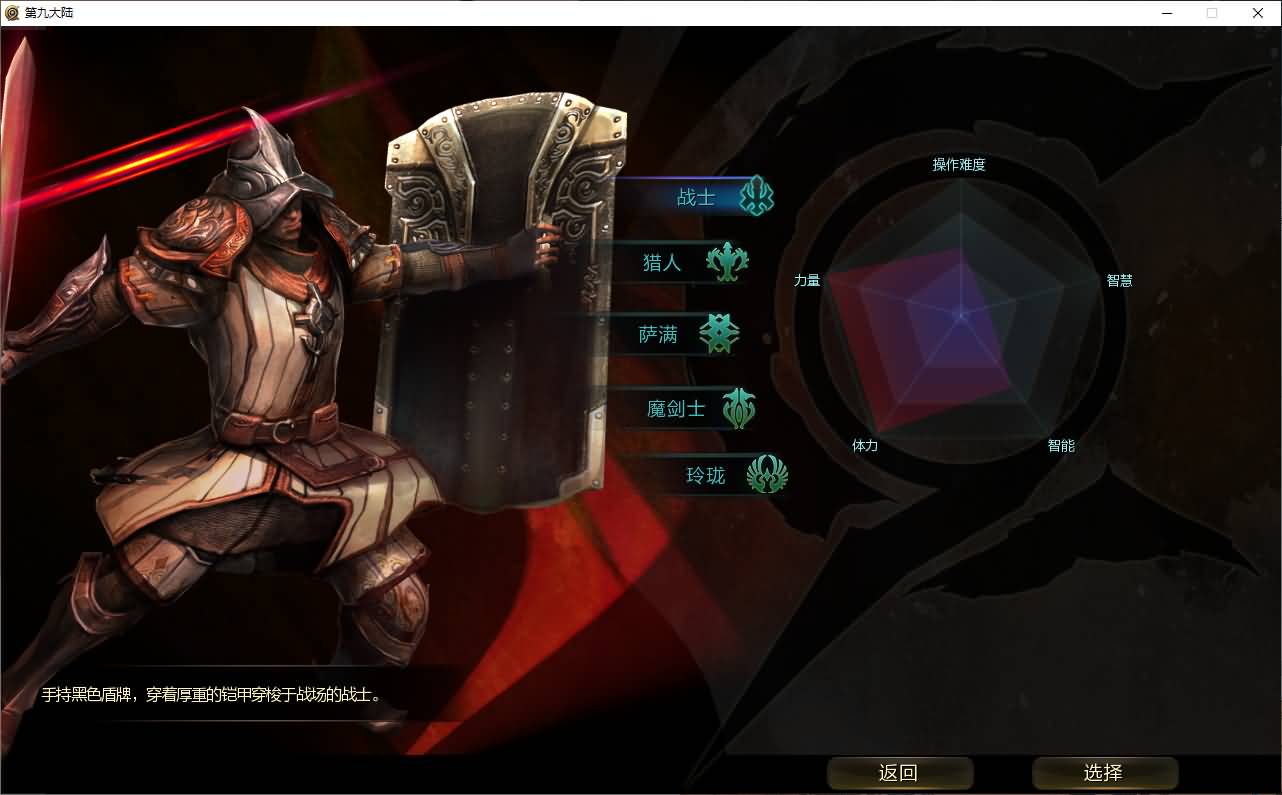The image size is (1282, 795).
Task: Pick the 萨满 (Shaman) class
Action: (660, 335)
